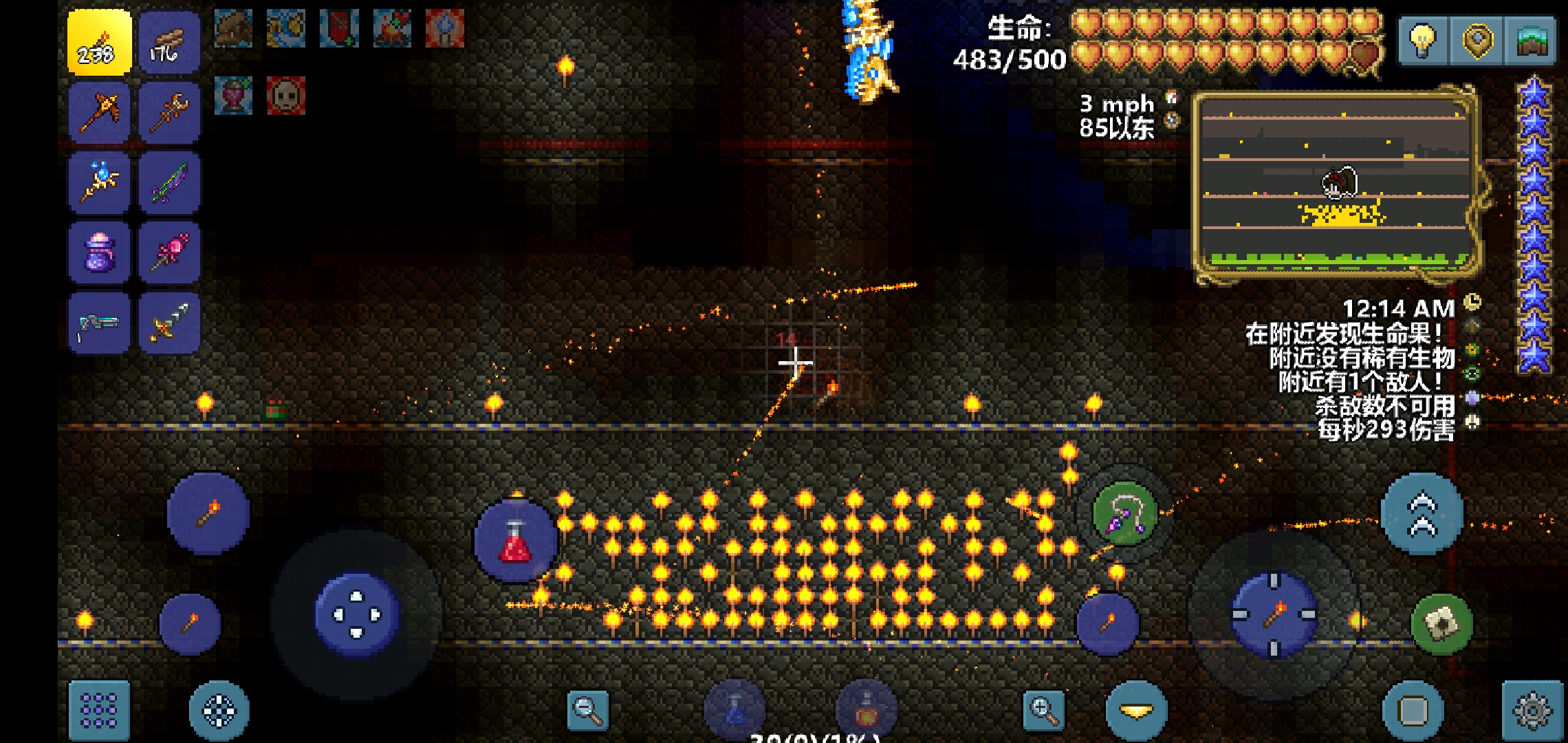Use the red healing potion quick button

click(516, 541)
